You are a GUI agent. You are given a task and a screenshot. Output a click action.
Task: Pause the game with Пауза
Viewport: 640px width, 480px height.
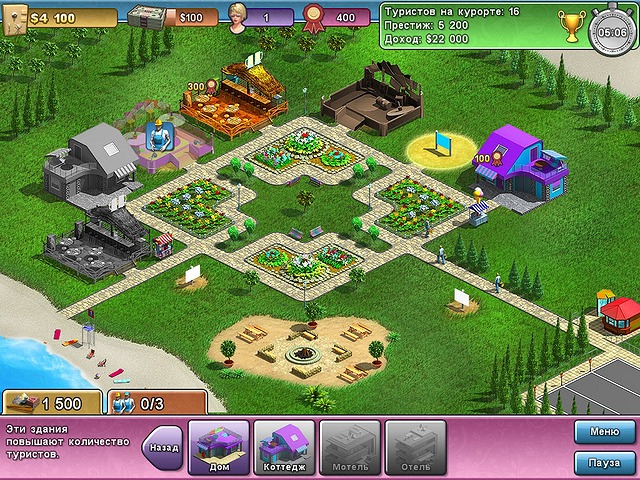pyautogui.click(x=604, y=463)
